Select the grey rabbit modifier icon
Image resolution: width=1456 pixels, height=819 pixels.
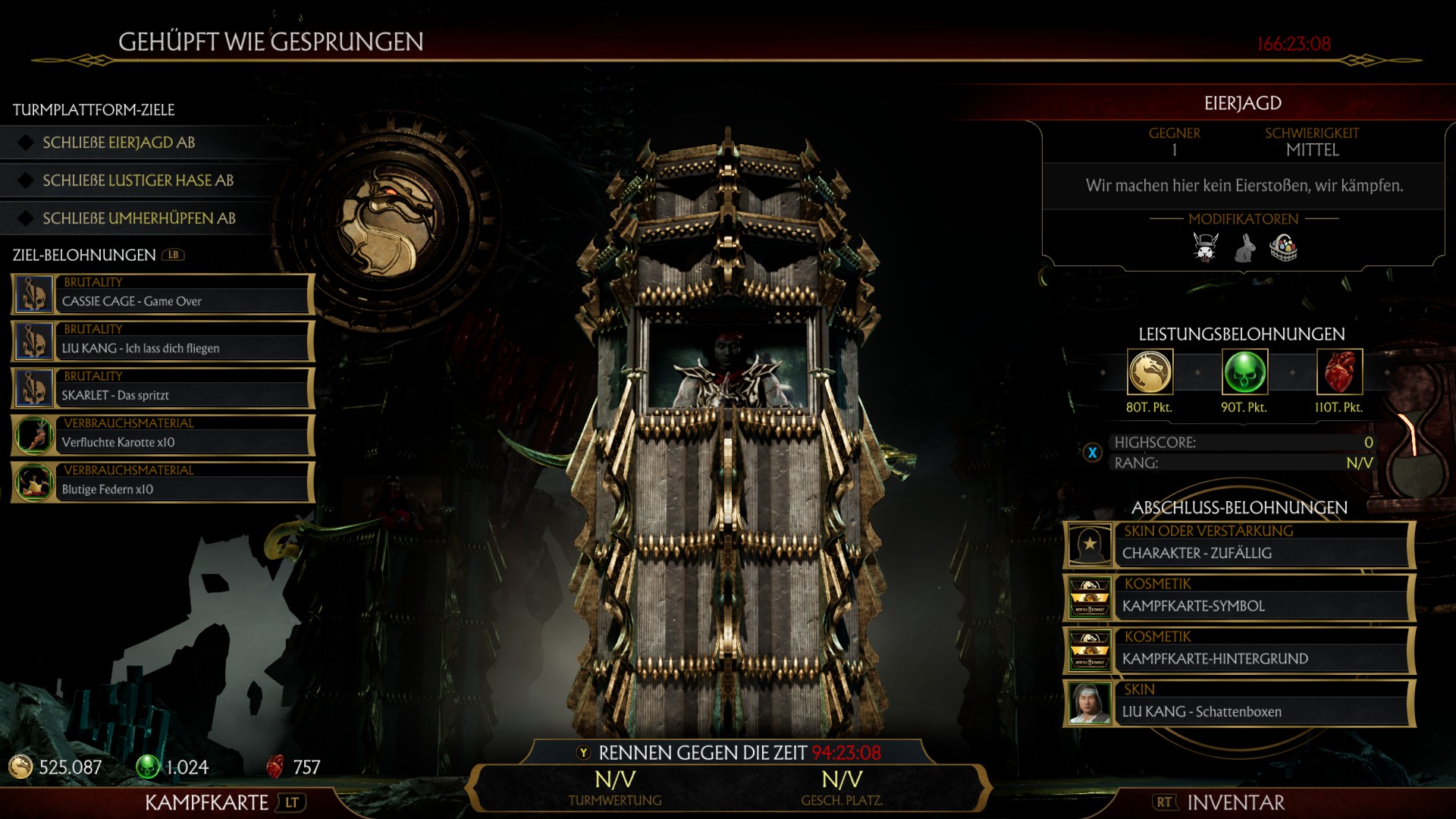point(1244,247)
